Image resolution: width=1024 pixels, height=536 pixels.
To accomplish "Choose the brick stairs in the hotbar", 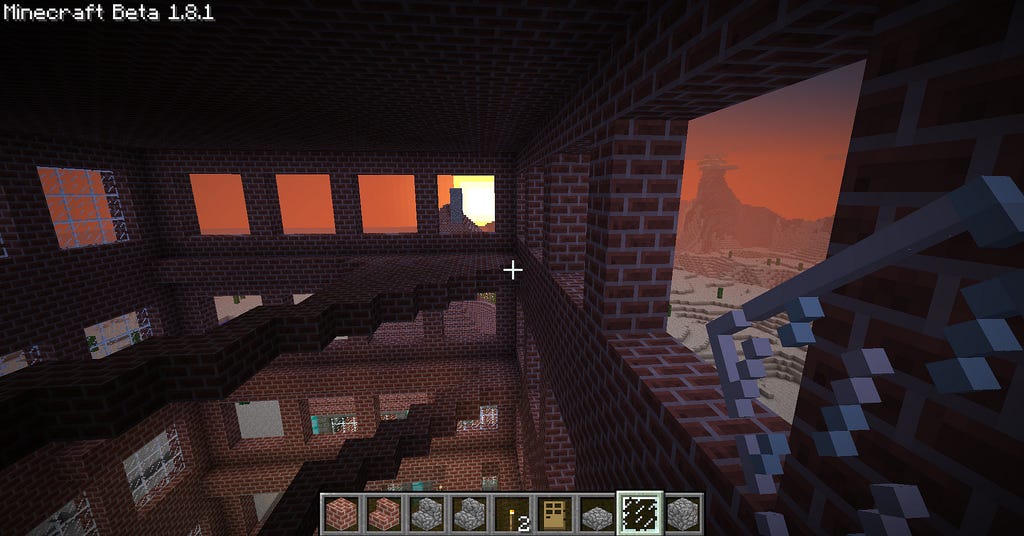I will coord(382,512).
